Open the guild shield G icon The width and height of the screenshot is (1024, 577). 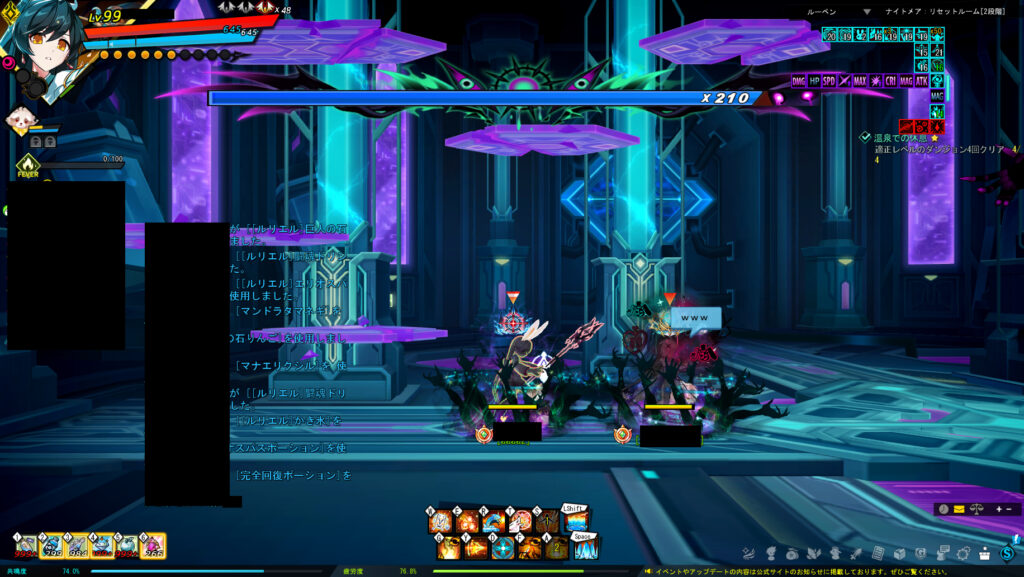[919, 553]
